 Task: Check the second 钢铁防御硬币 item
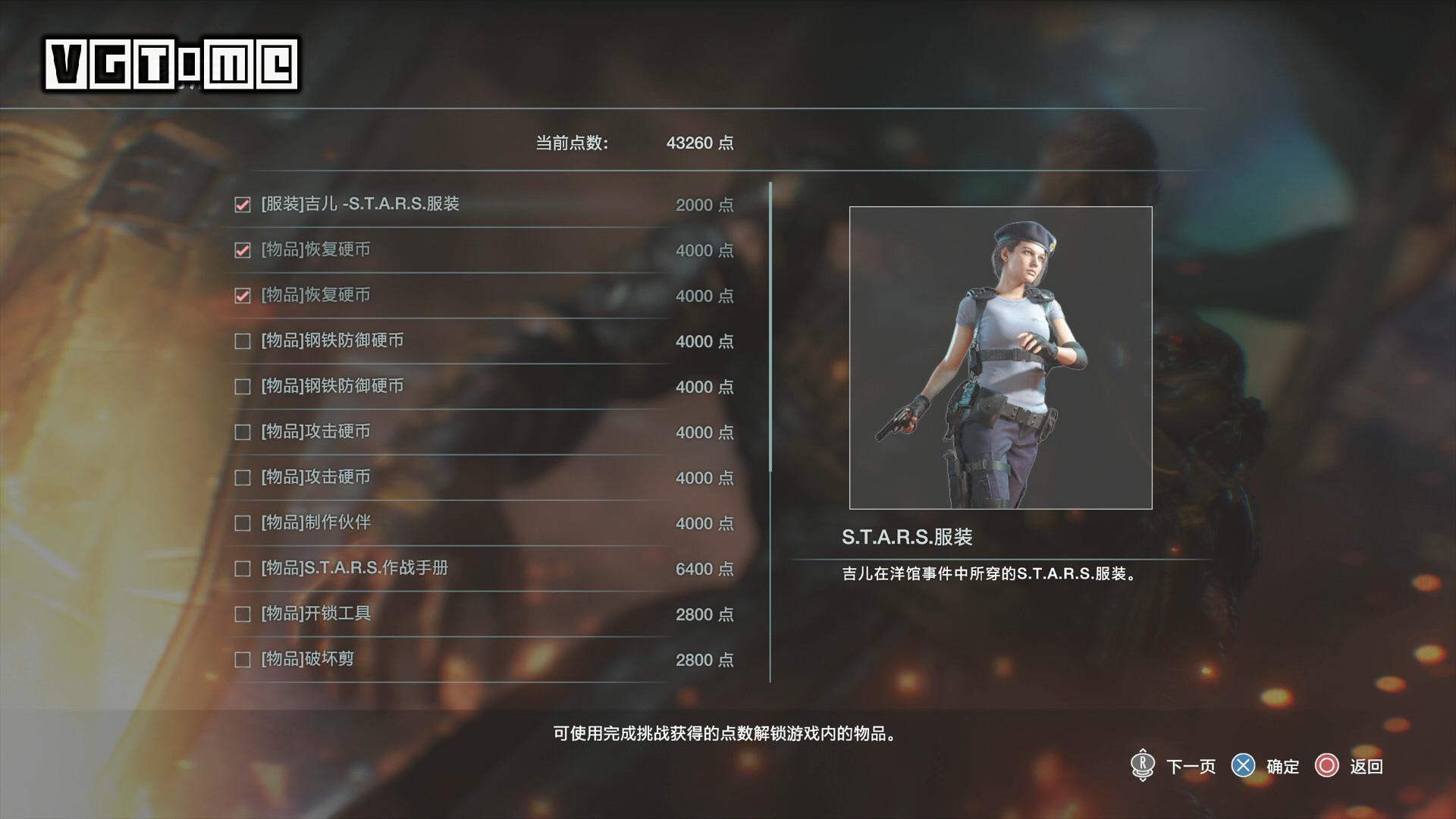(x=242, y=386)
